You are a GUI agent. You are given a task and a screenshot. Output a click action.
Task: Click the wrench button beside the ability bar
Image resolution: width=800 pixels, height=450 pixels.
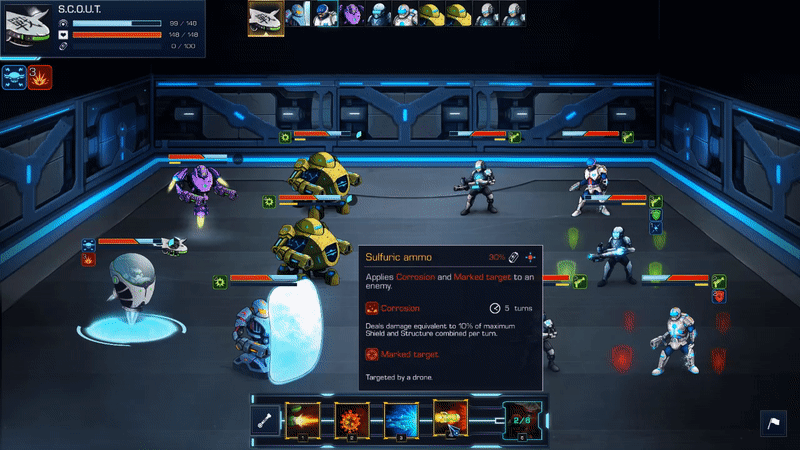coord(264,422)
